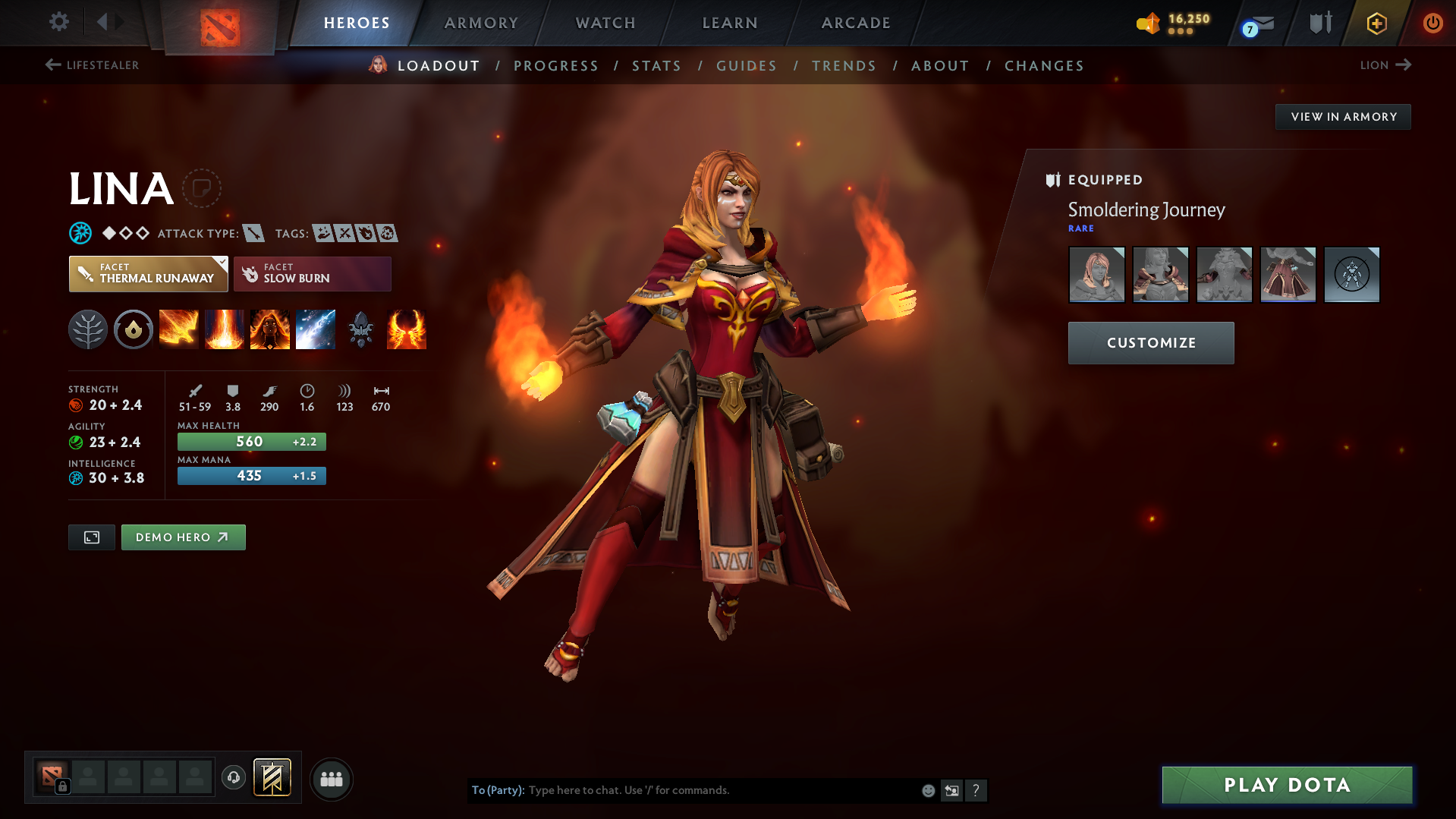This screenshot has width=1456, height=819.
Task: Select the Dragon Slave ability icon
Action: click(179, 329)
